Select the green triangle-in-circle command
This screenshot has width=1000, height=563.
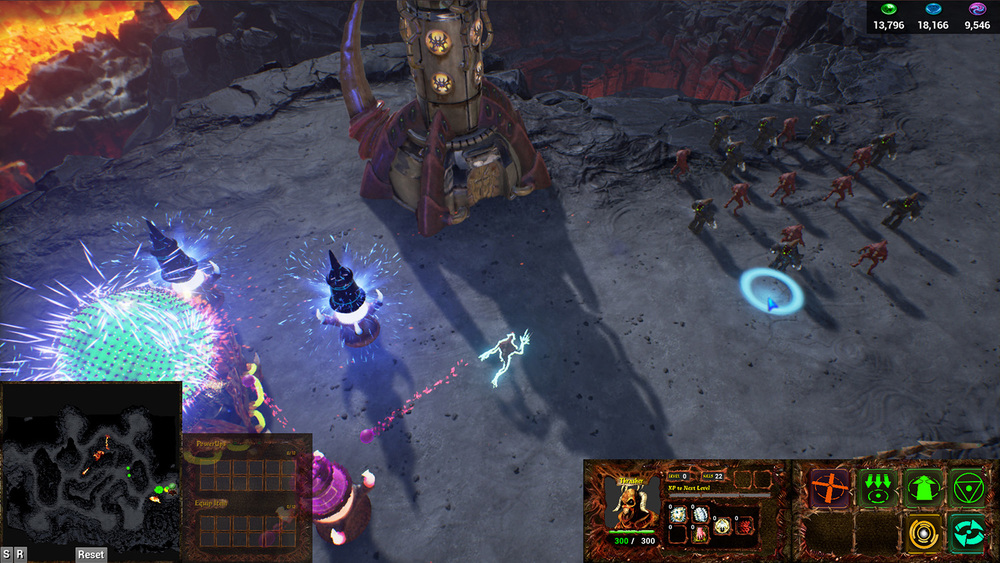tap(968, 488)
